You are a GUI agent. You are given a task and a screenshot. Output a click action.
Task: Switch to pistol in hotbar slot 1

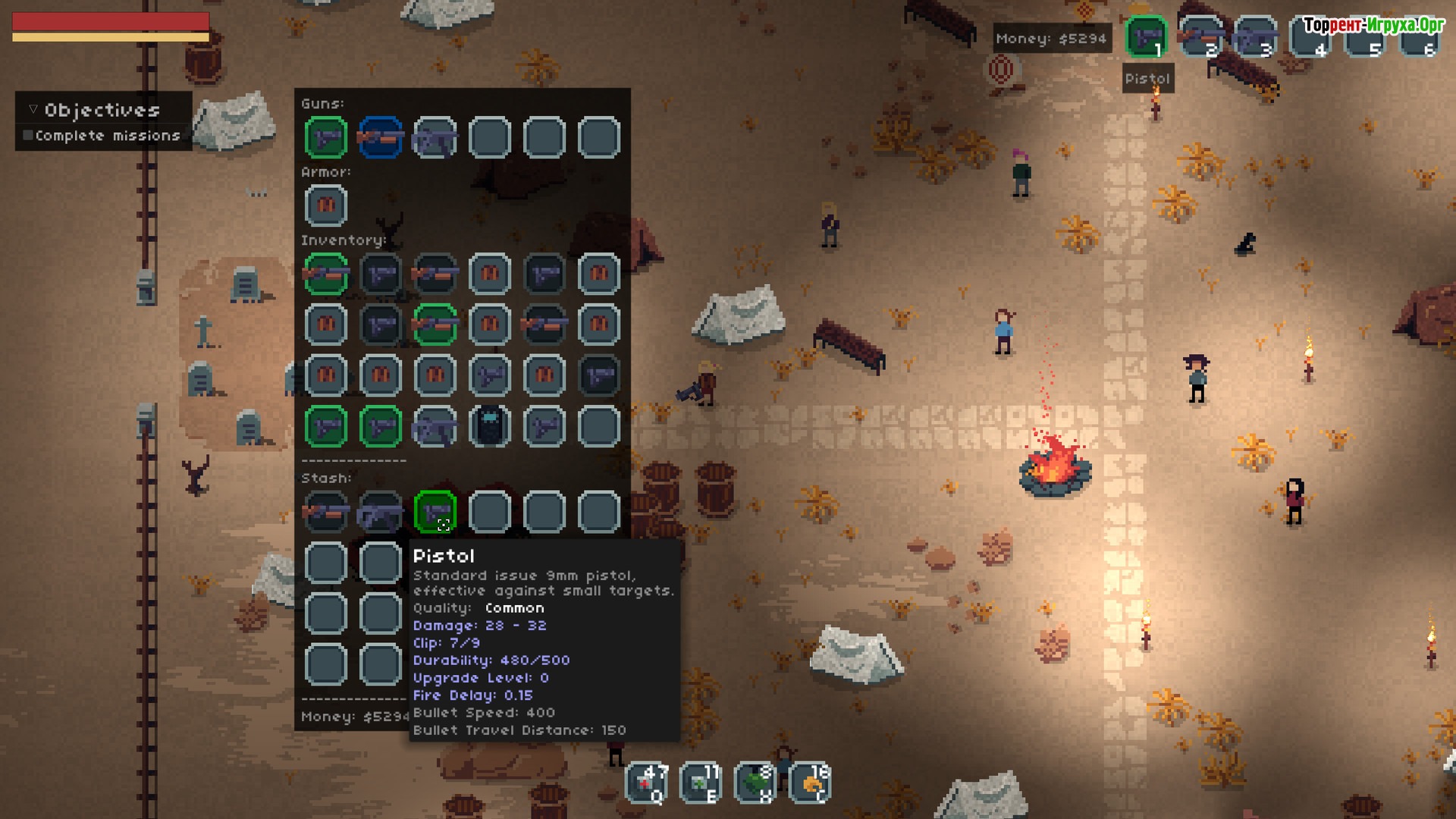click(1146, 36)
